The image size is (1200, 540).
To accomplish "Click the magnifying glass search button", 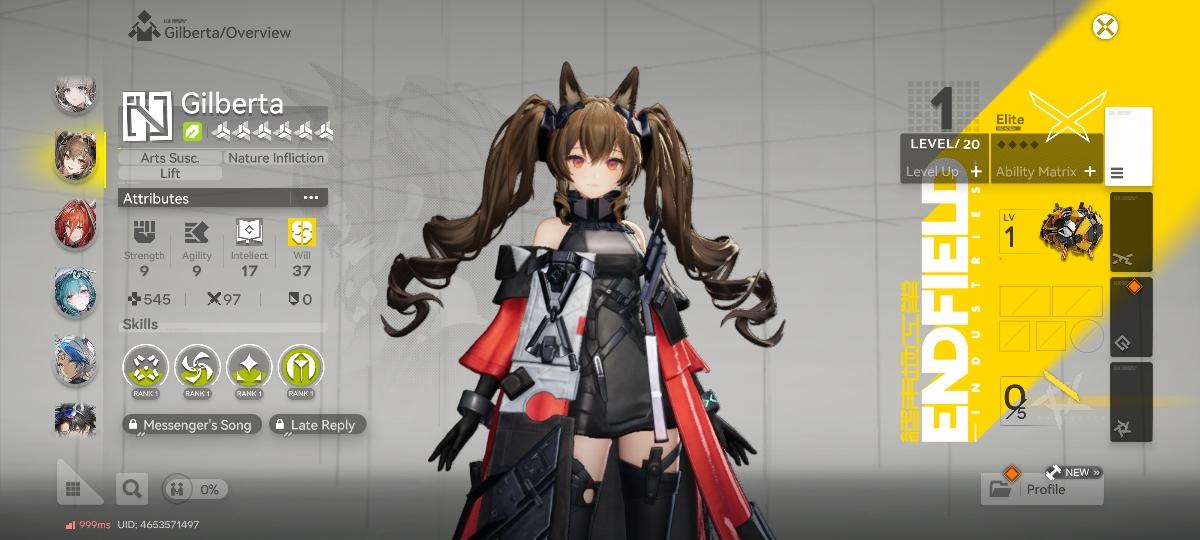I will pos(131,489).
